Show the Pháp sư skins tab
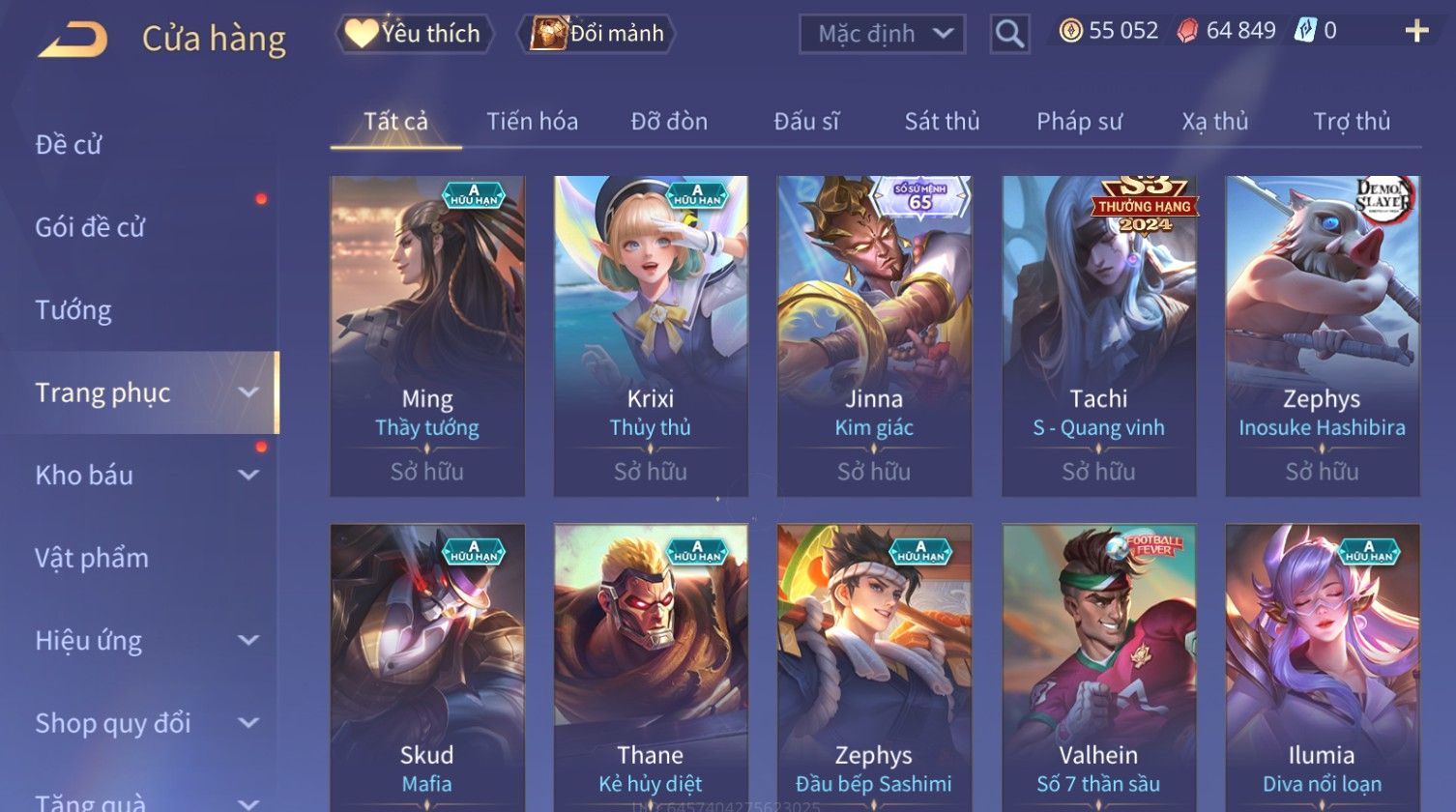Viewport: 1456px width, 812px height. tap(1079, 122)
